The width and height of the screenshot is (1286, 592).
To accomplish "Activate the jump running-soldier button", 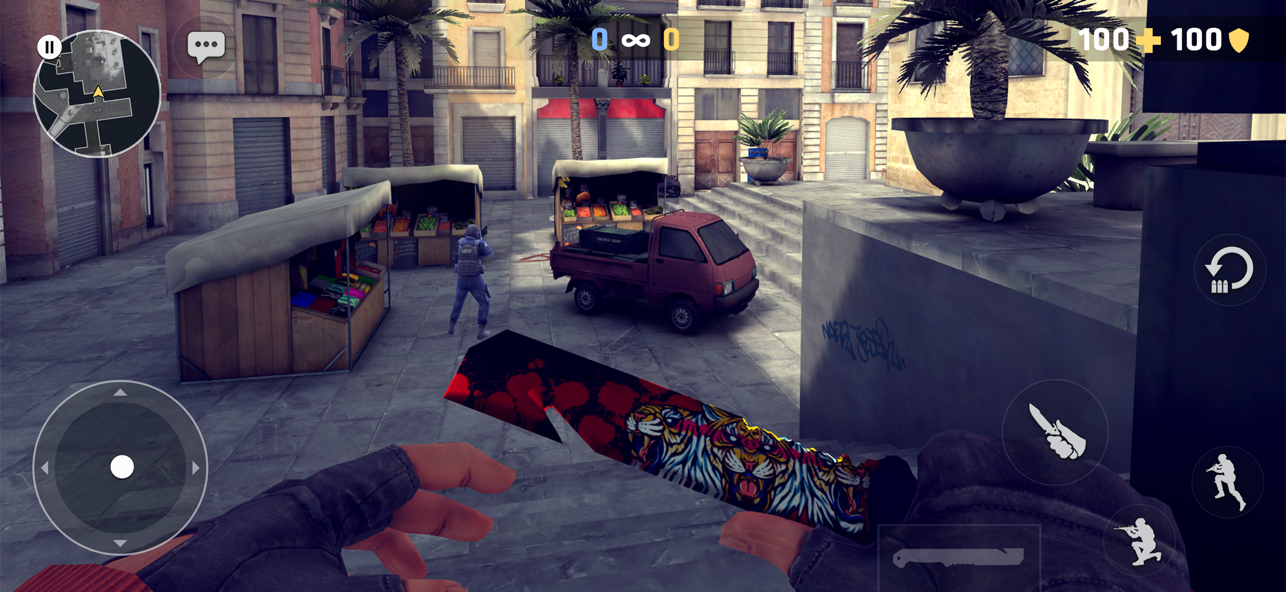I will coord(1227,482).
